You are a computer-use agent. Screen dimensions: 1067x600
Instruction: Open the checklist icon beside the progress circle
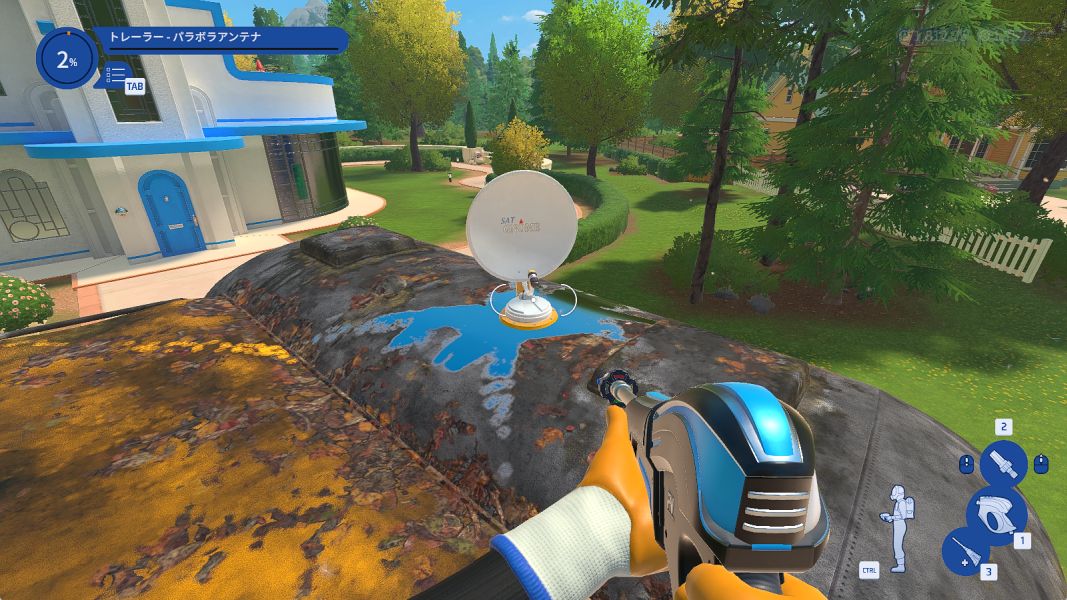(x=116, y=74)
